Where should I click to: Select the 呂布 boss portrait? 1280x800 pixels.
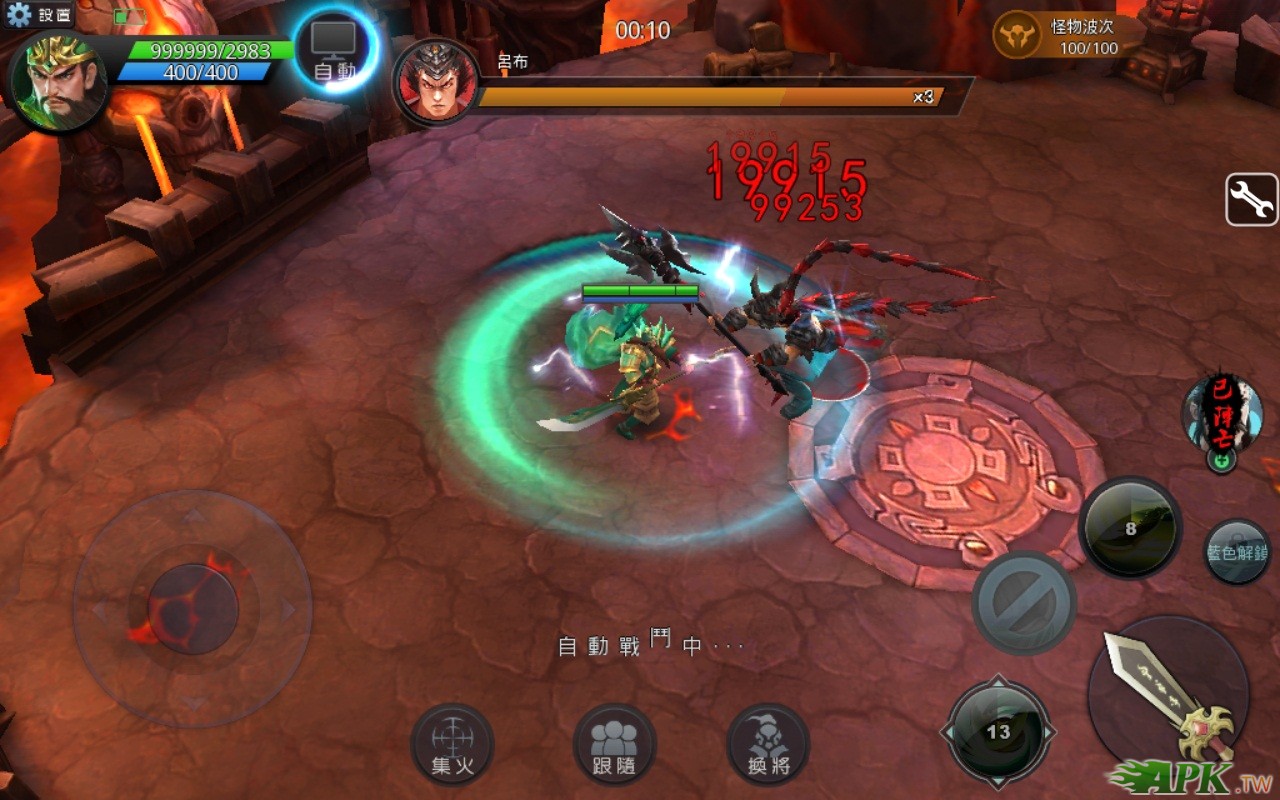[436, 82]
